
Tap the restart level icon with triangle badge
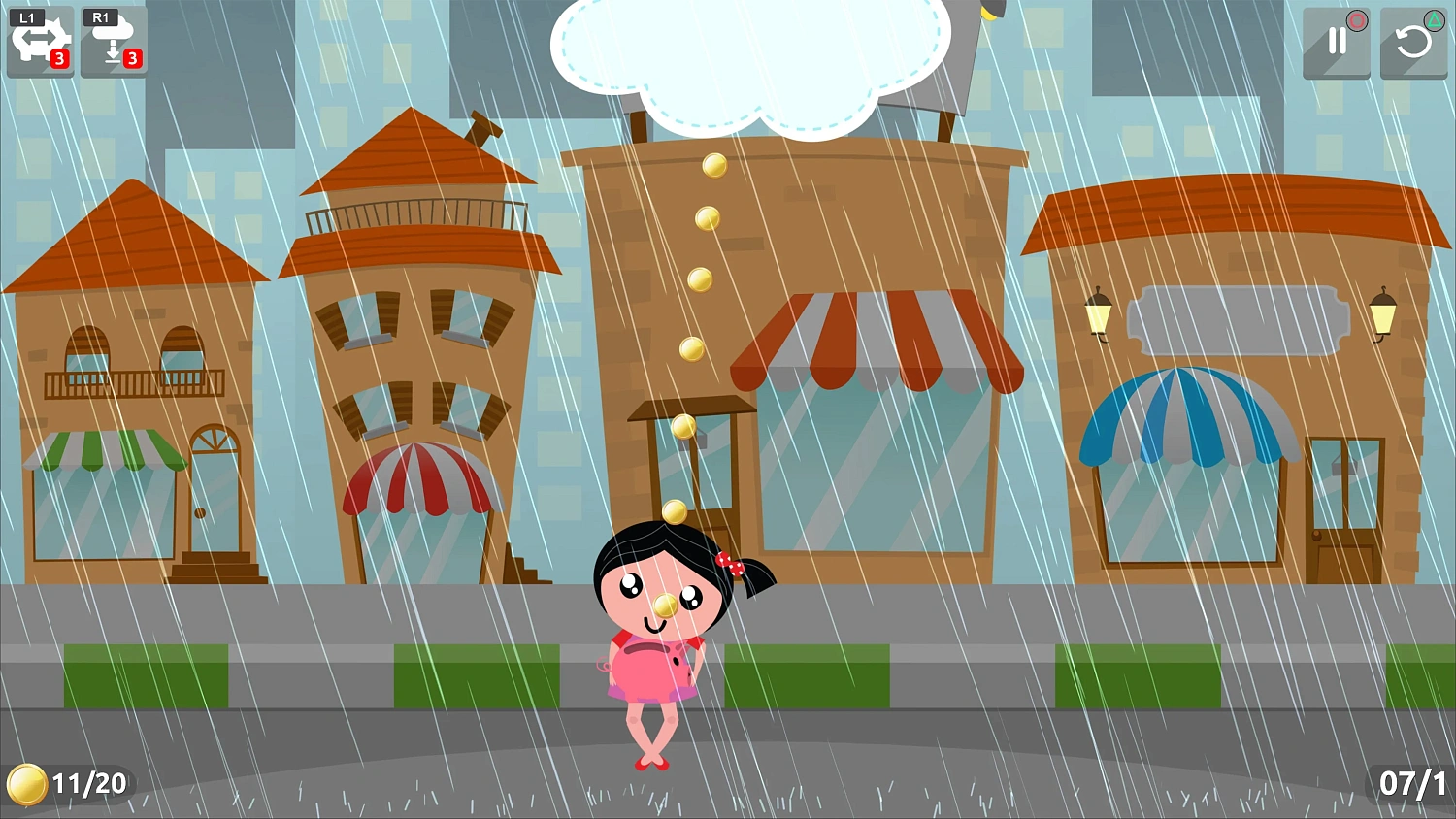pos(1414,41)
